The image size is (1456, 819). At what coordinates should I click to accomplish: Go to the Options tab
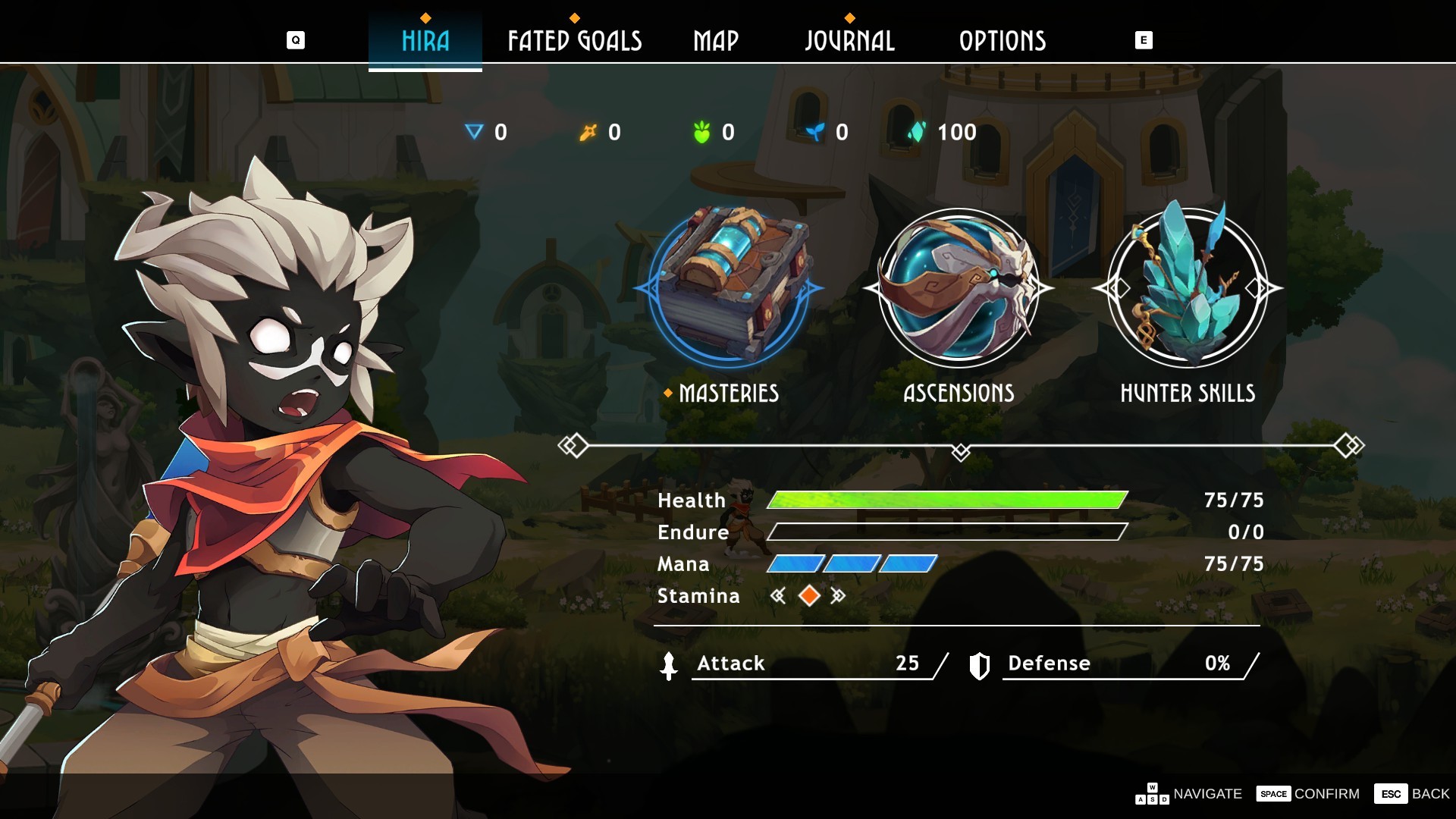1003,41
